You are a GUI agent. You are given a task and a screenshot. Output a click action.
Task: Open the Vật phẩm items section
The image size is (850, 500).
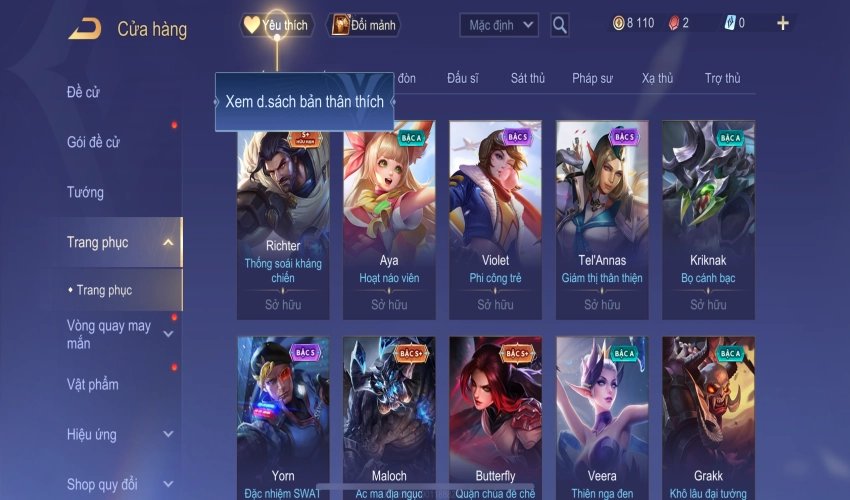tap(92, 384)
